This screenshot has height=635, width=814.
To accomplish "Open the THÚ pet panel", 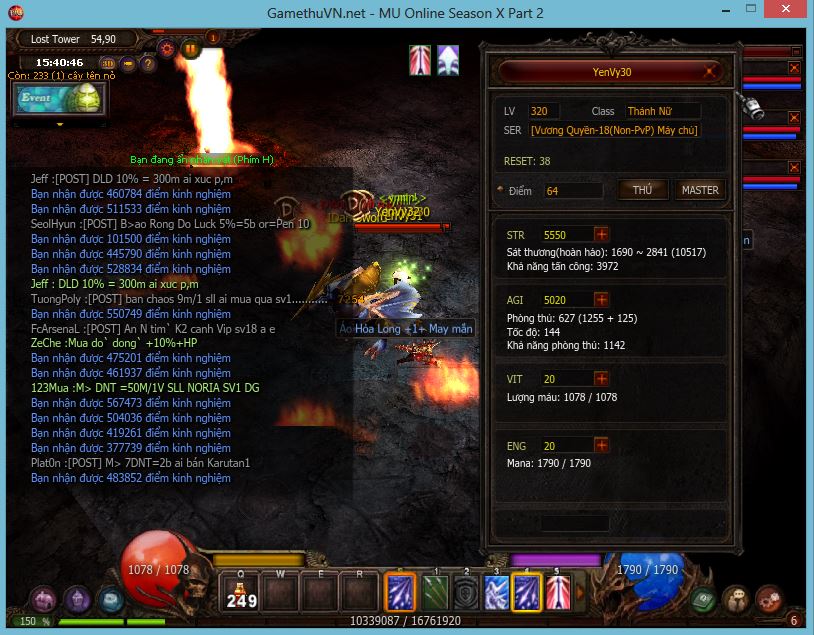I will [642, 190].
